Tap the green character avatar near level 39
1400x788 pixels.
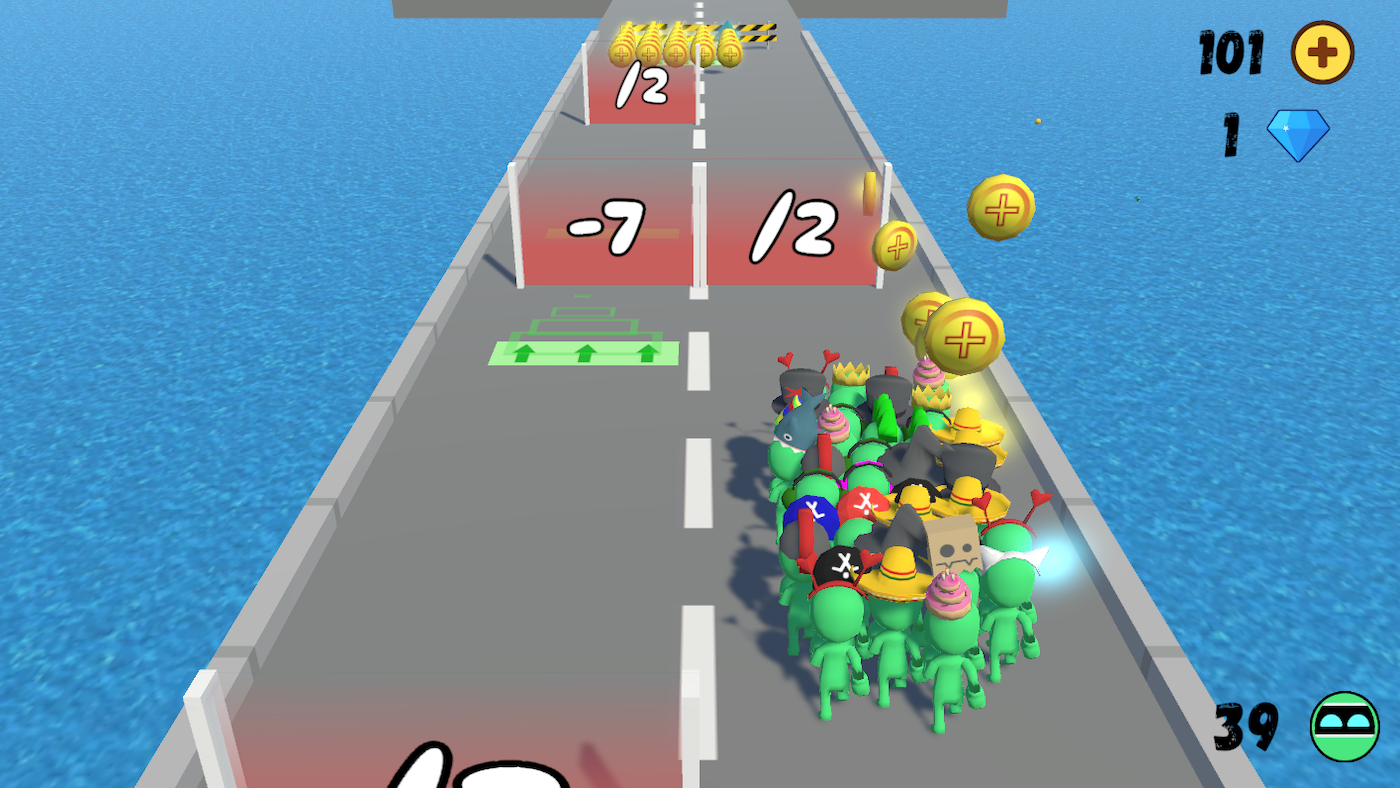tap(1345, 723)
